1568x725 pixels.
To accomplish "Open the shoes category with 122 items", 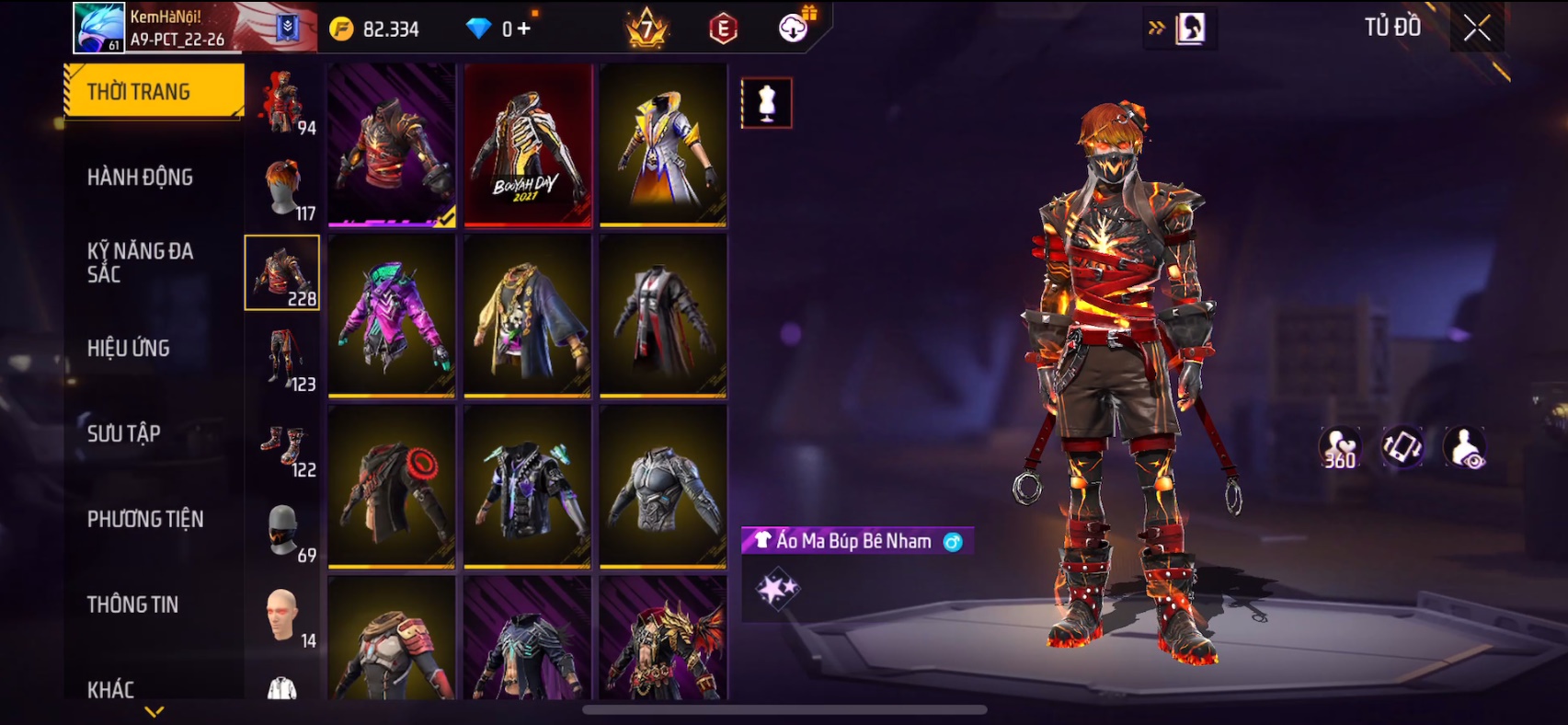I will point(283,445).
